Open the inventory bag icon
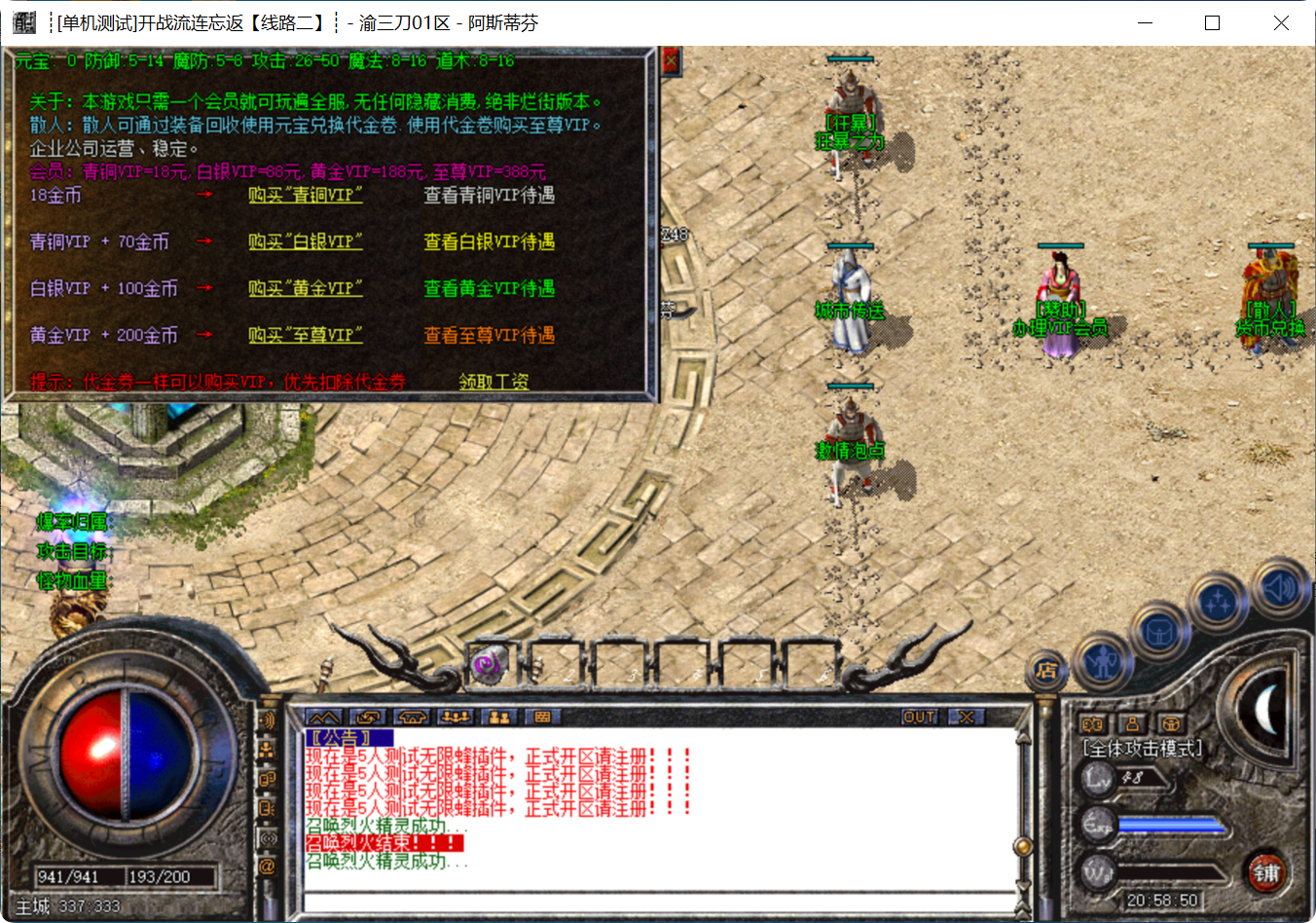The height and width of the screenshot is (923, 1316). pos(1158,633)
